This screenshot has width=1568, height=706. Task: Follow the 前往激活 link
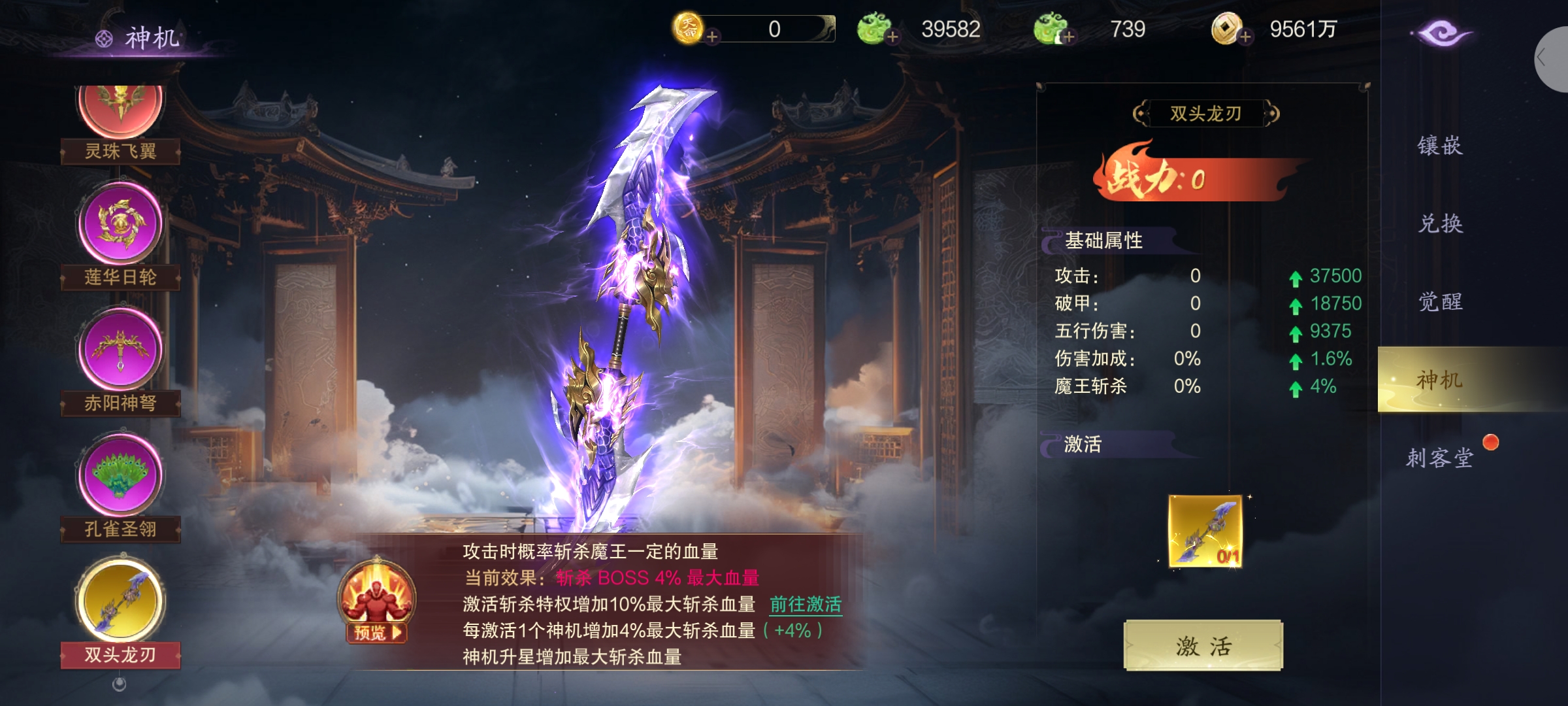(806, 605)
